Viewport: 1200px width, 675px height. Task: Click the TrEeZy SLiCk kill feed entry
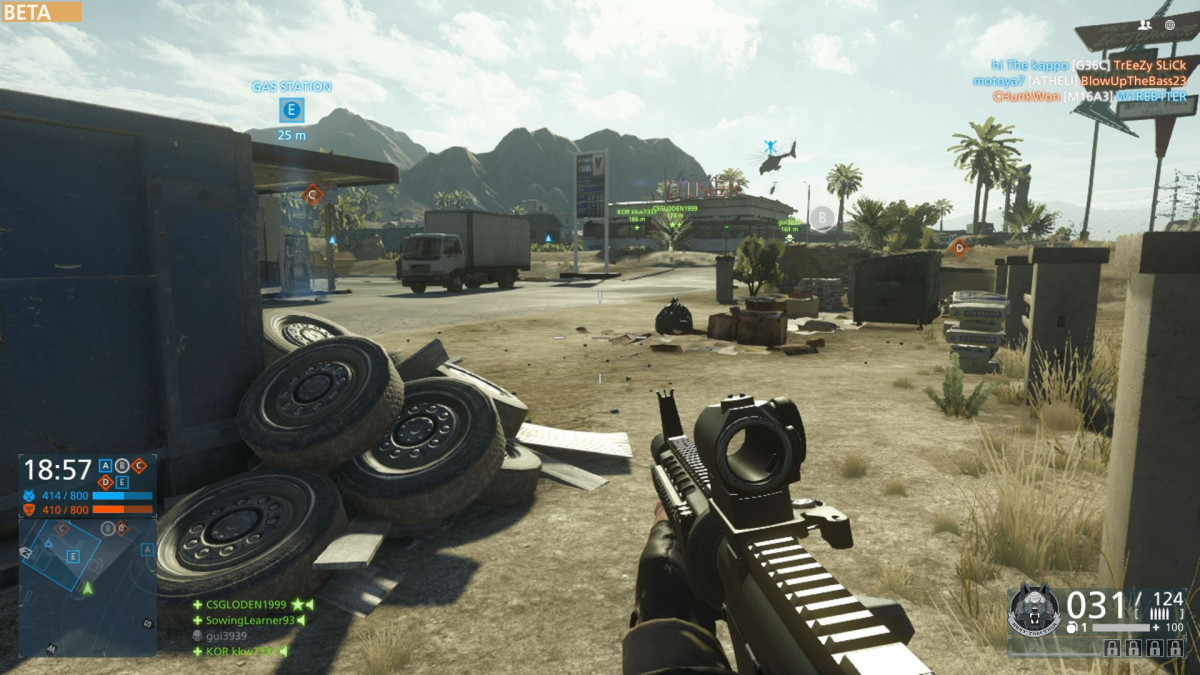pyautogui.click(x=1133, y=65)
